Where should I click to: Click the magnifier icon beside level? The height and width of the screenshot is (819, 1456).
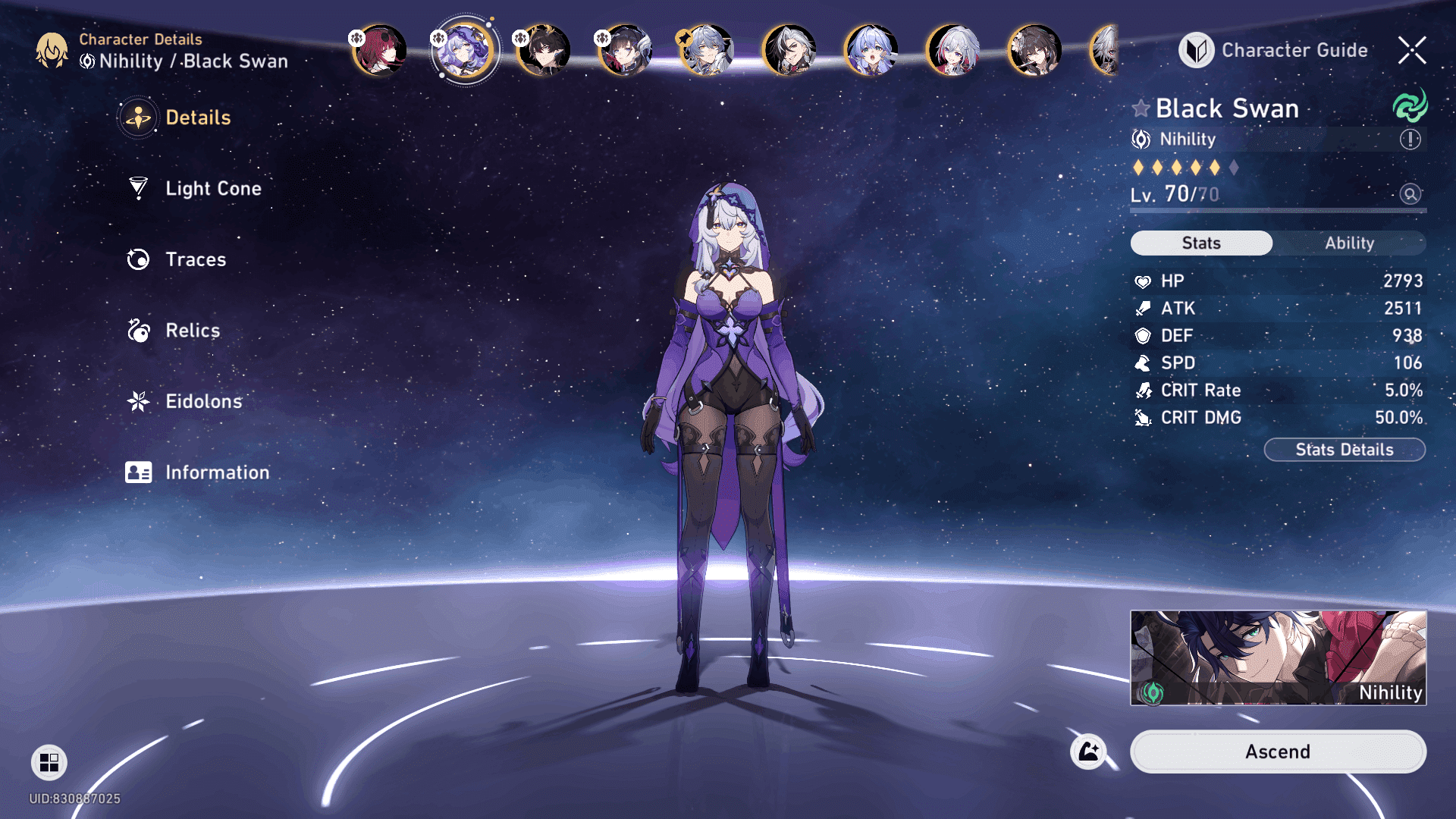pos(1410,194)
